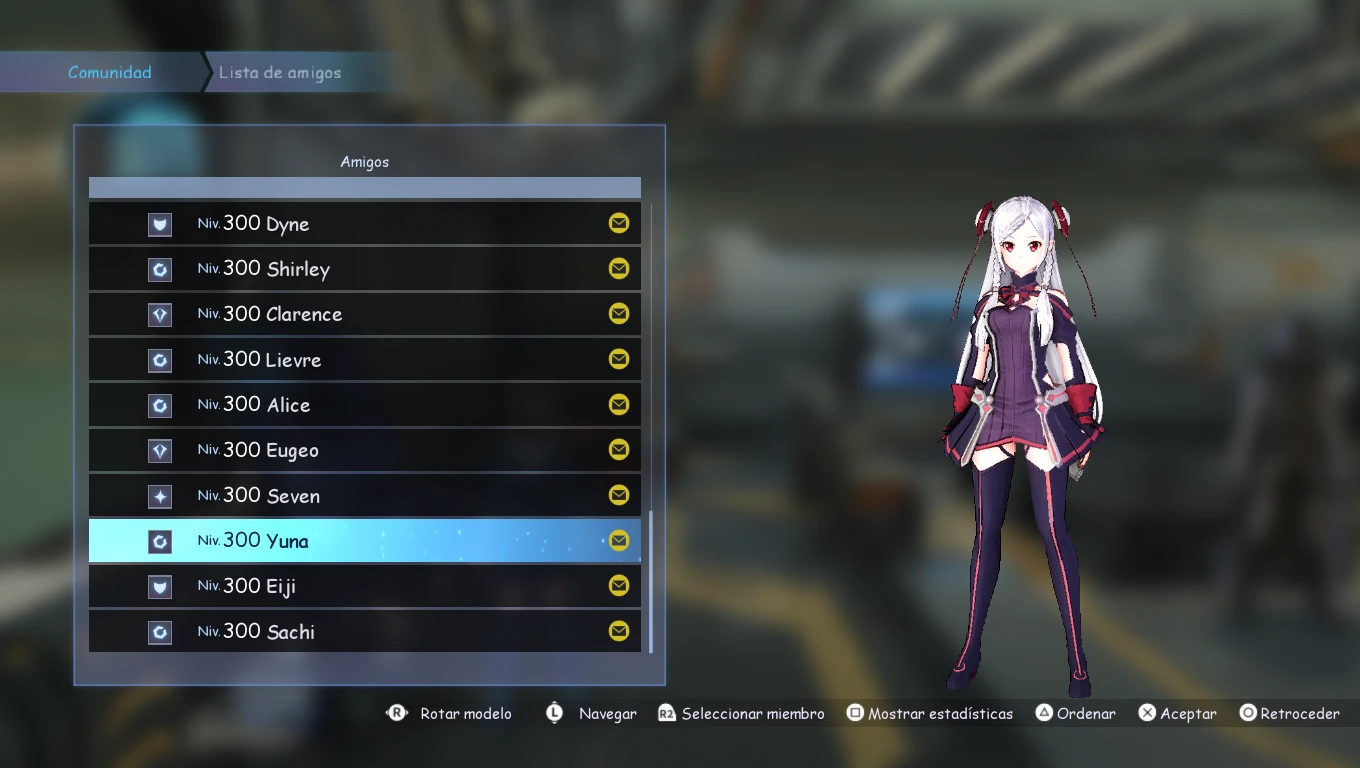Click the friends list scrollbar
This screenshot has height=768, width=1360.
[651, 580]
